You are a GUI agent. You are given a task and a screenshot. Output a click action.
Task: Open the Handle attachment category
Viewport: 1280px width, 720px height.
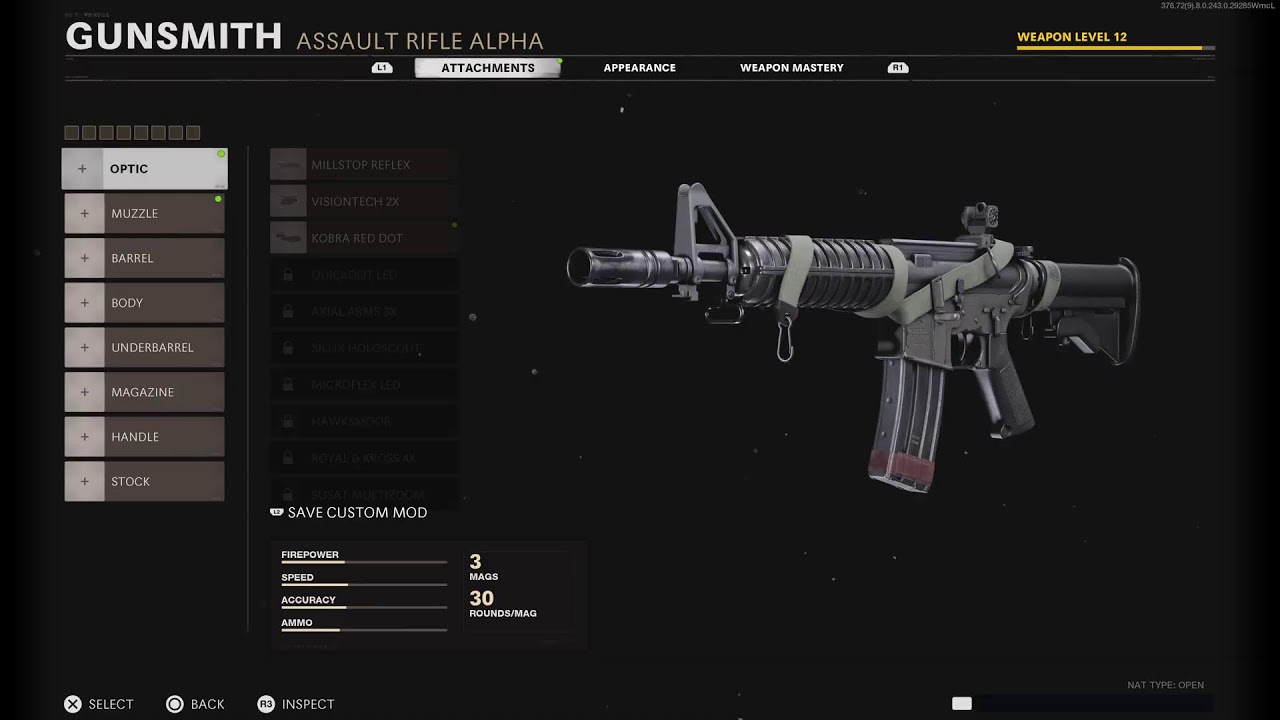point(145,437)
